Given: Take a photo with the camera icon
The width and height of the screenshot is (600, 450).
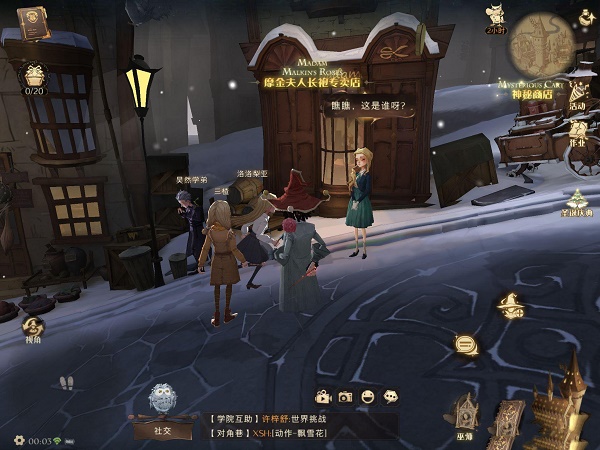Looking at the screenshot, I should (x=345, y=397).
